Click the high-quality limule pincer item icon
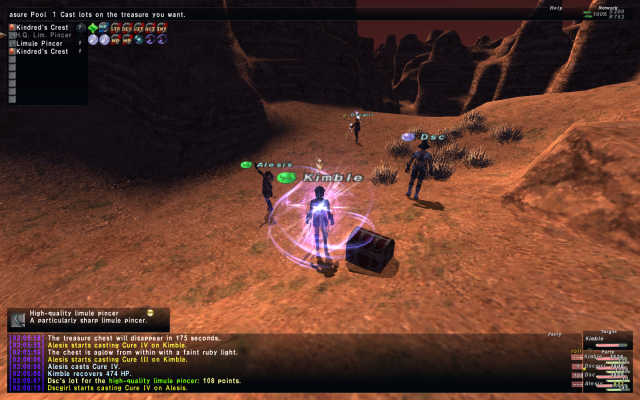 click(18, 317)
